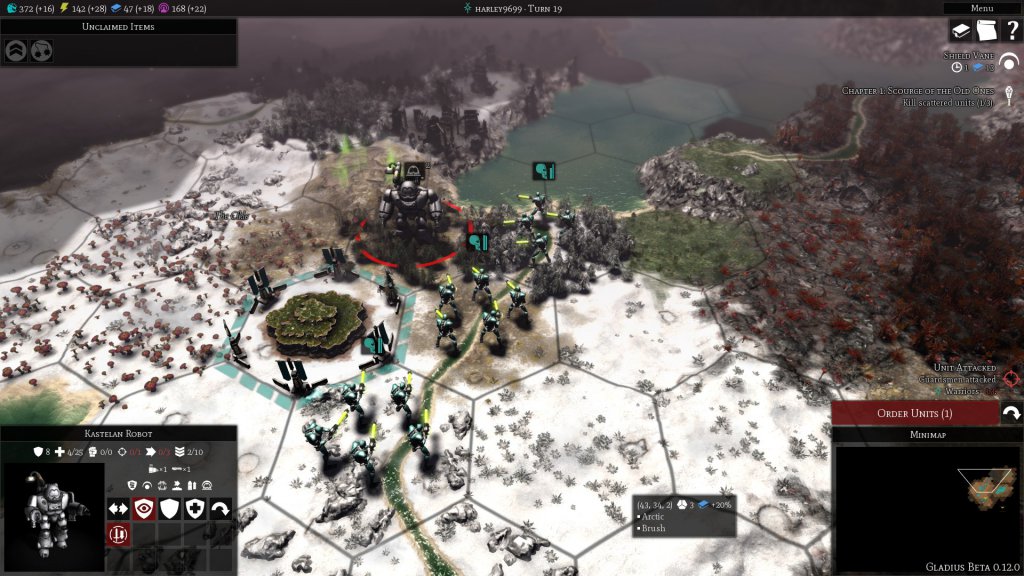
Task: Activate the red circular sword ability
Action: 118,534
